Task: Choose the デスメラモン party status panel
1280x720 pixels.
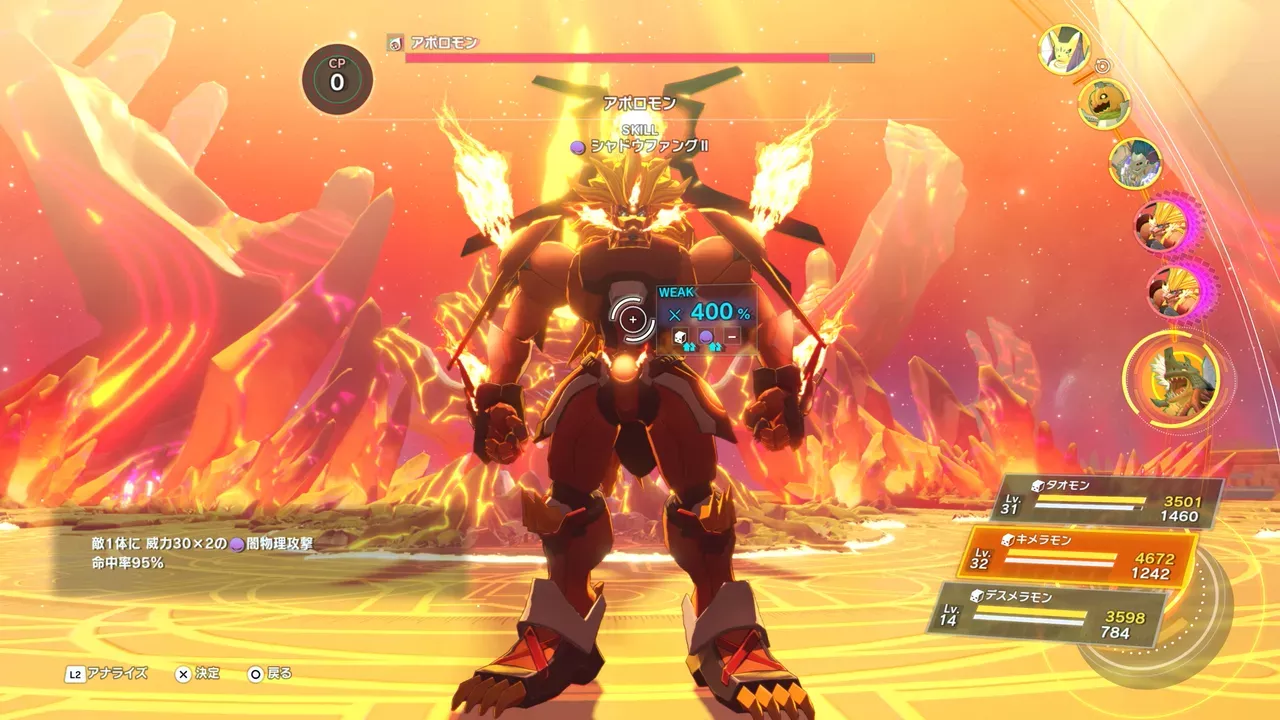Action: coord(1050,613)
